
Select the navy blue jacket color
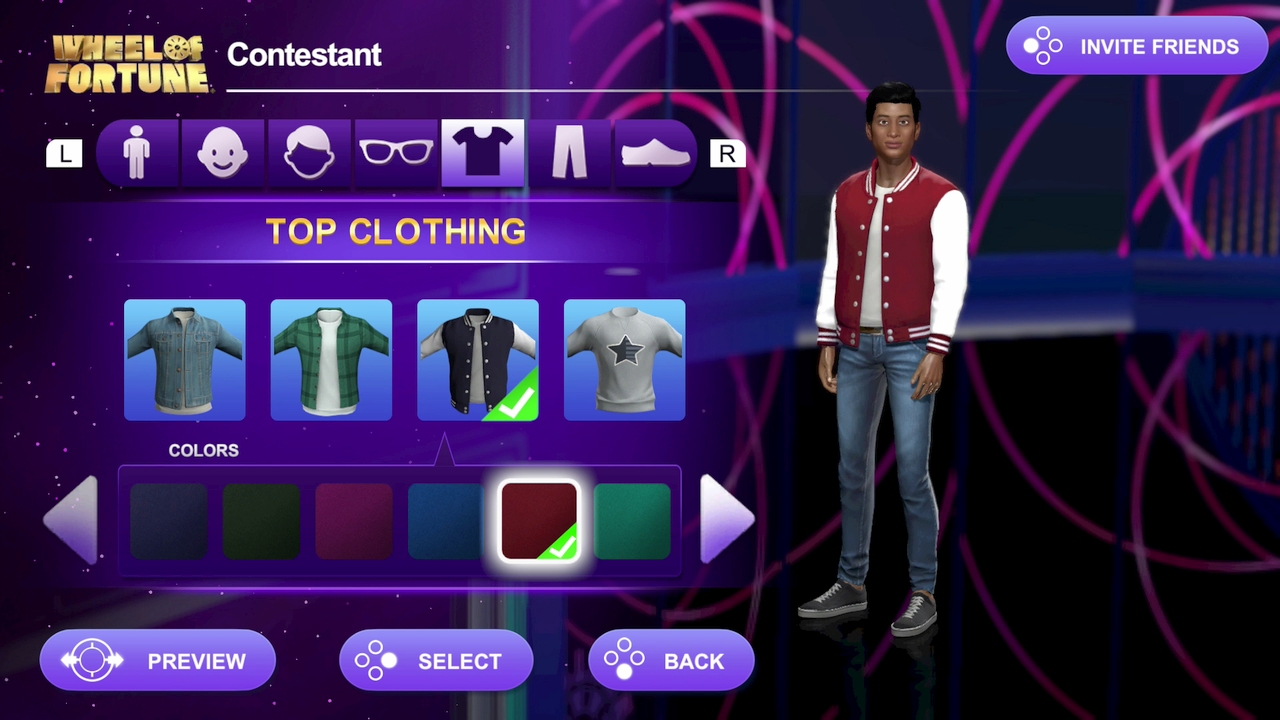[170, 520]
